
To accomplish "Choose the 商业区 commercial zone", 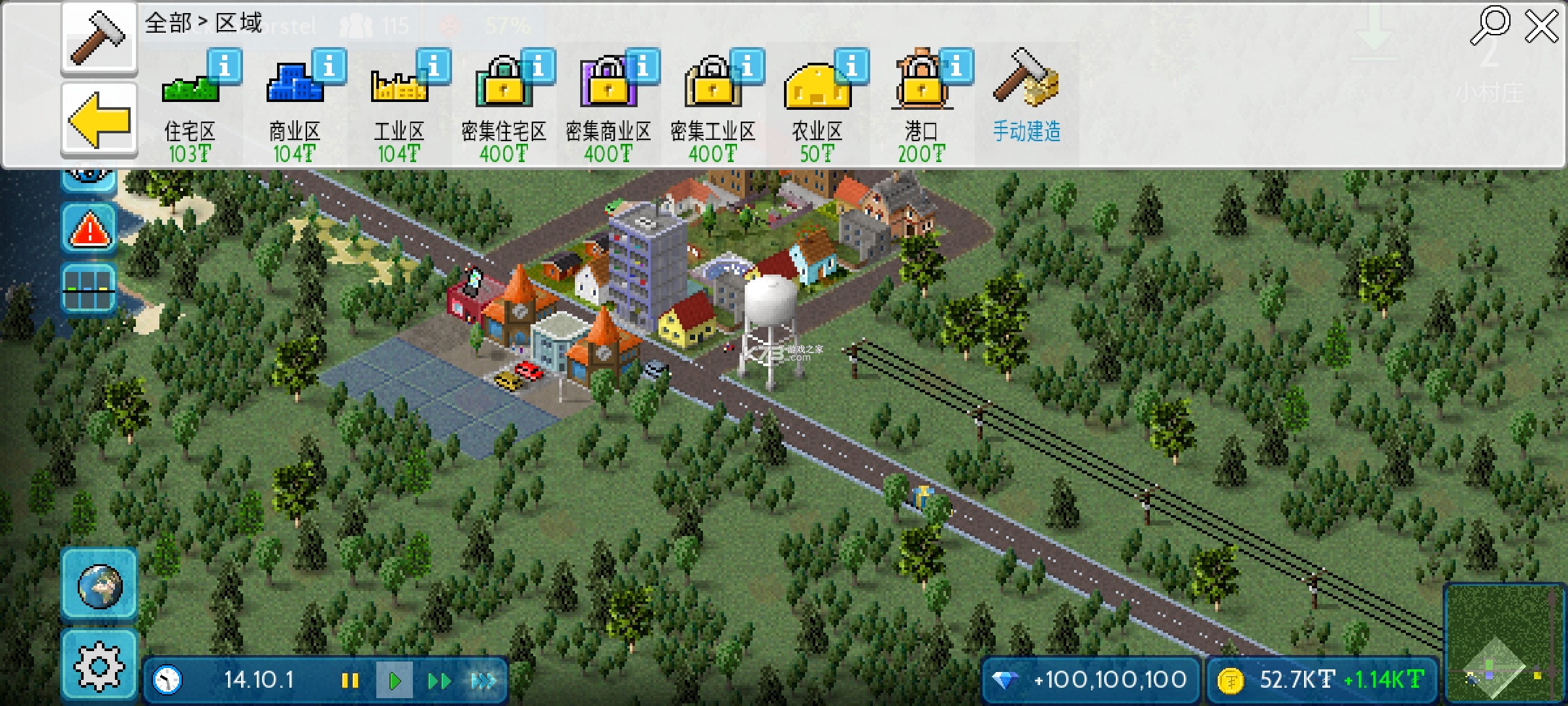I will point(294,105).
